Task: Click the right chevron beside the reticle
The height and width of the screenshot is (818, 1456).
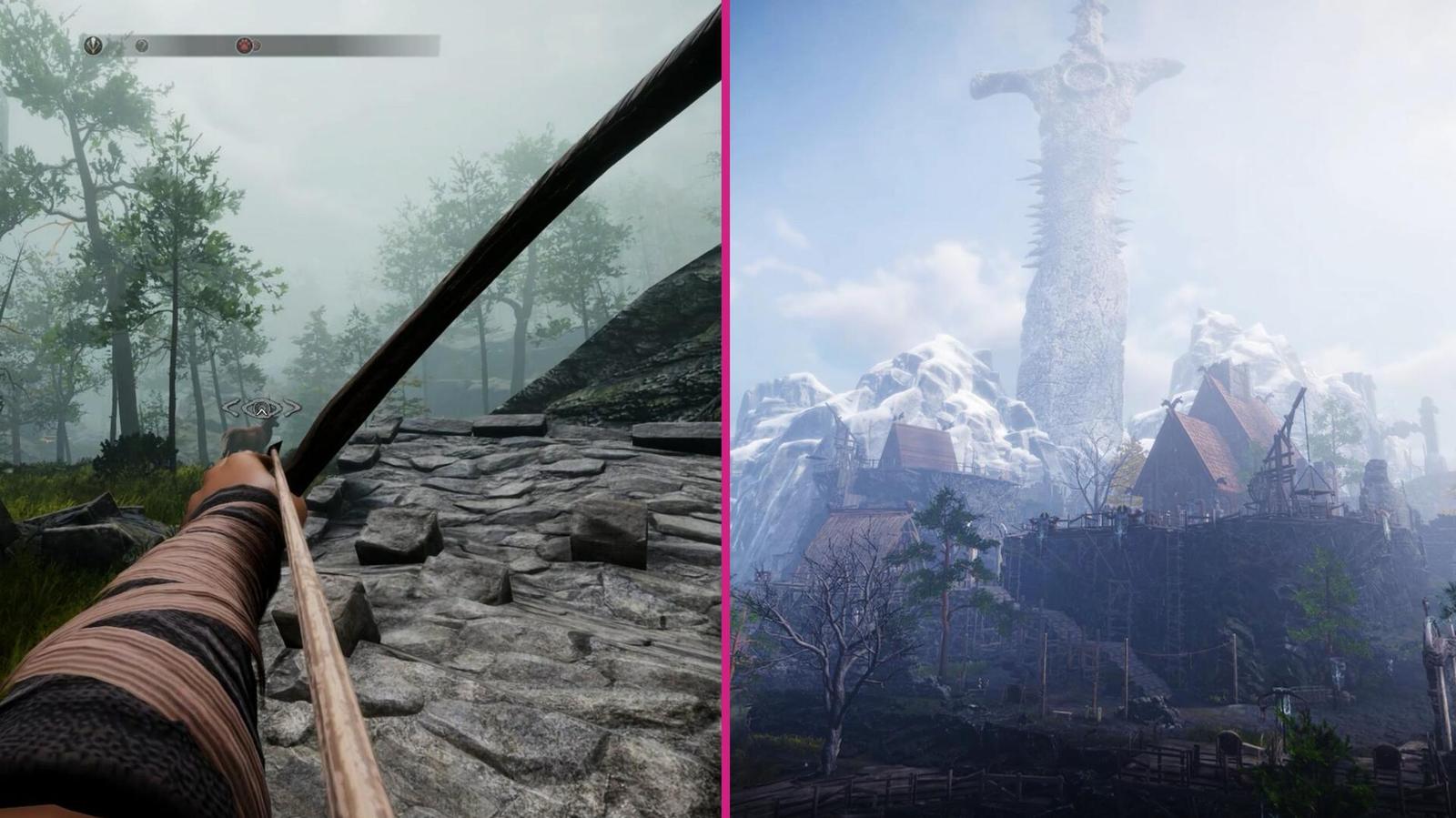Action: (292, 407)
